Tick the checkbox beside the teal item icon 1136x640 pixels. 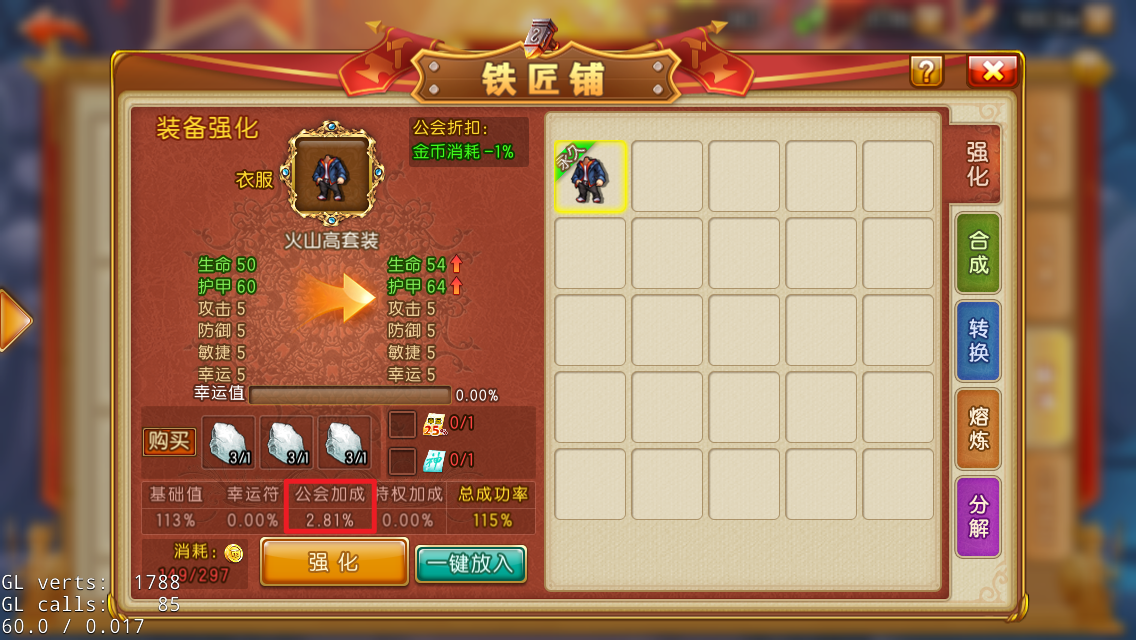coord(402,461)
